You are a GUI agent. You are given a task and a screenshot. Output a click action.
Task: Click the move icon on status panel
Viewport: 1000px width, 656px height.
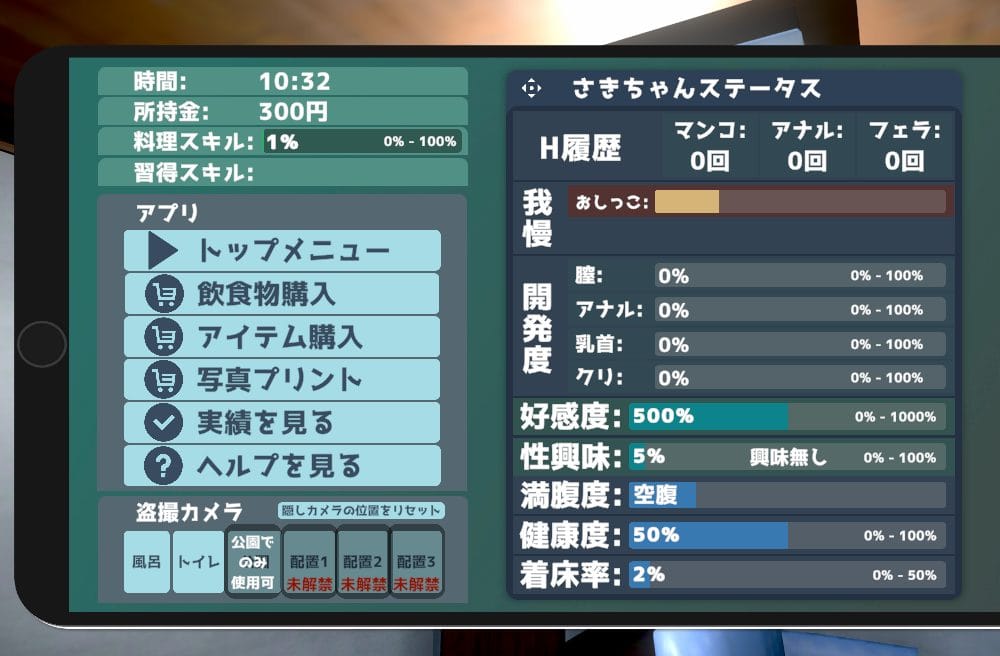pyautogui.click(x=531, y=89)
